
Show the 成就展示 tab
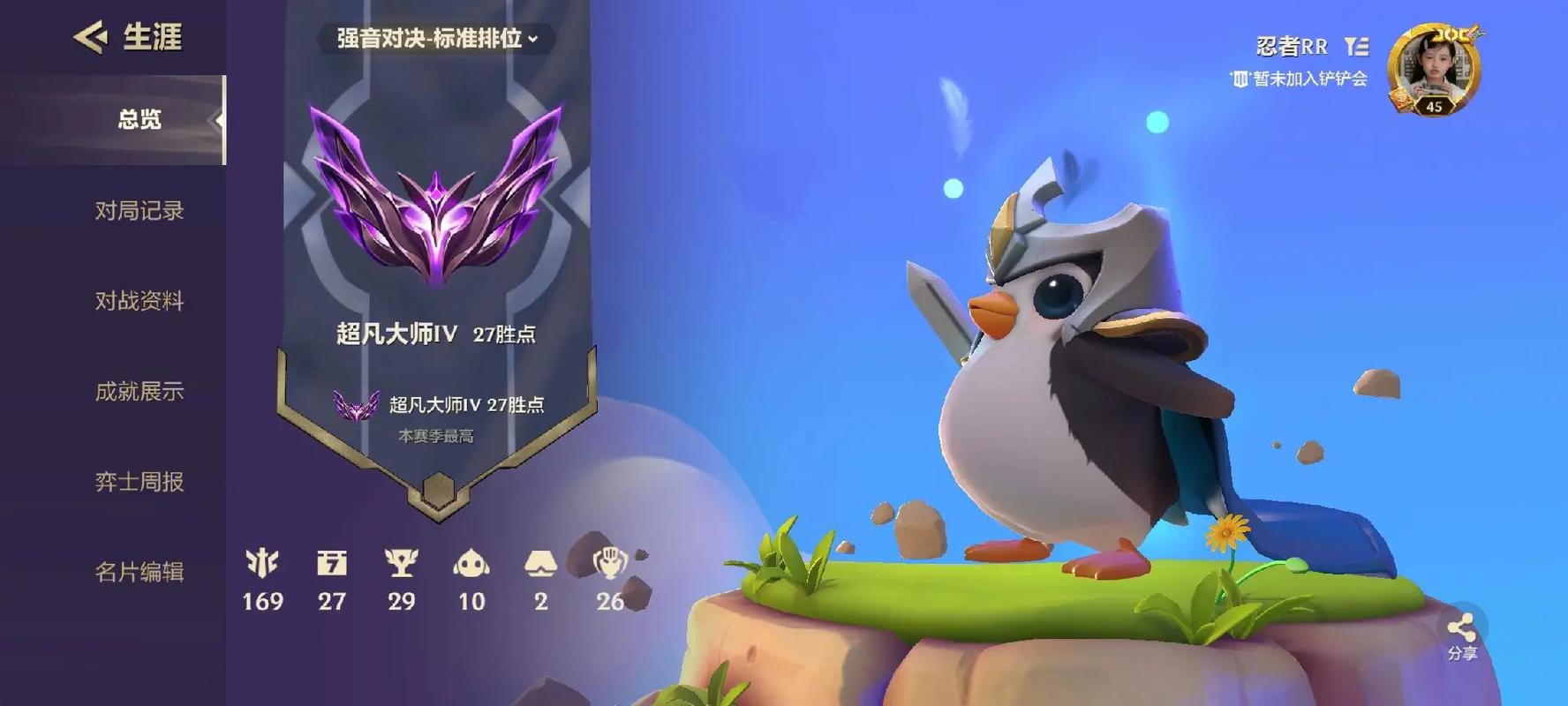[x=139, y=391]
